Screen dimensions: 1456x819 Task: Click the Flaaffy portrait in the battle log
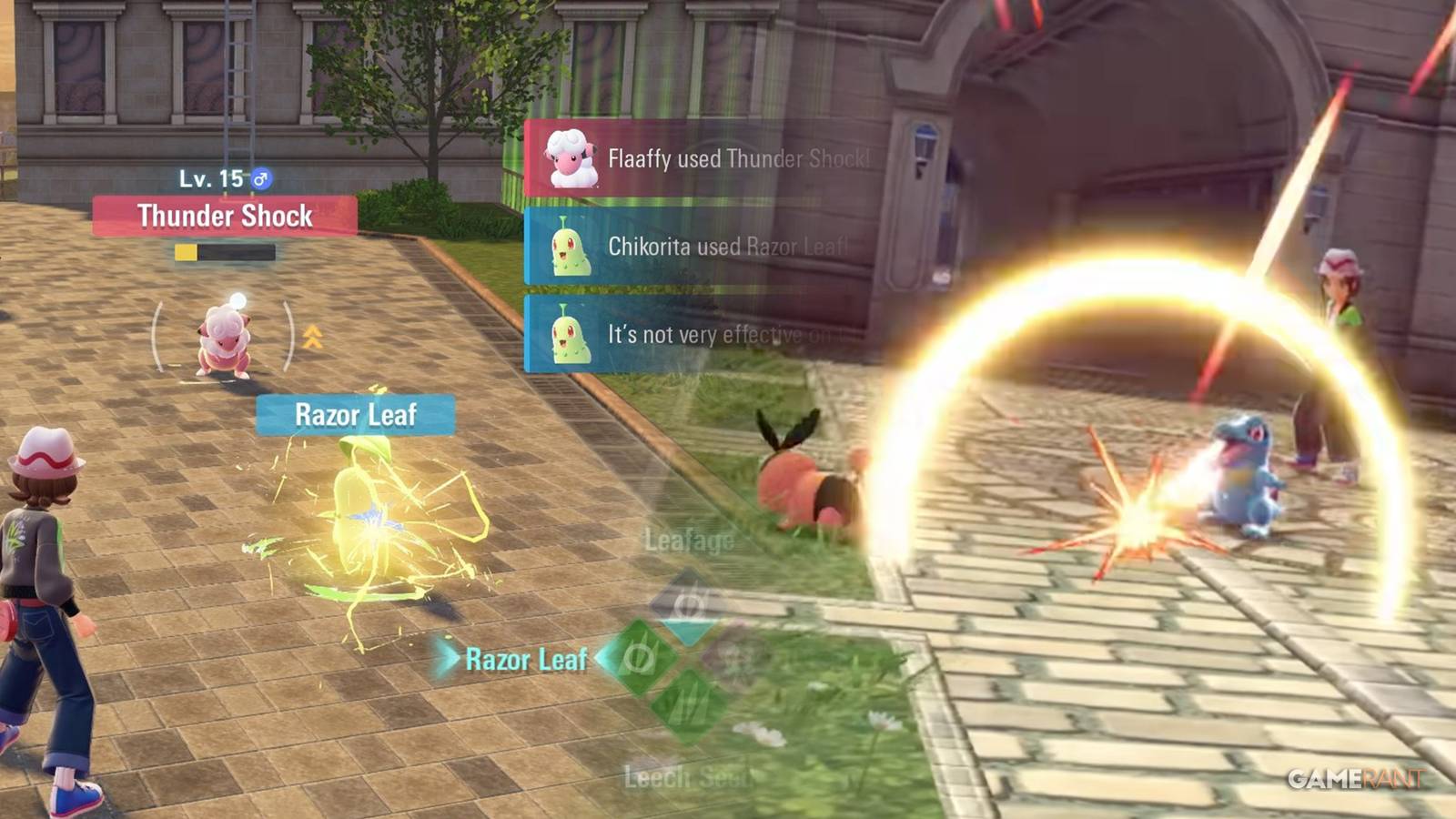[573, 158]
